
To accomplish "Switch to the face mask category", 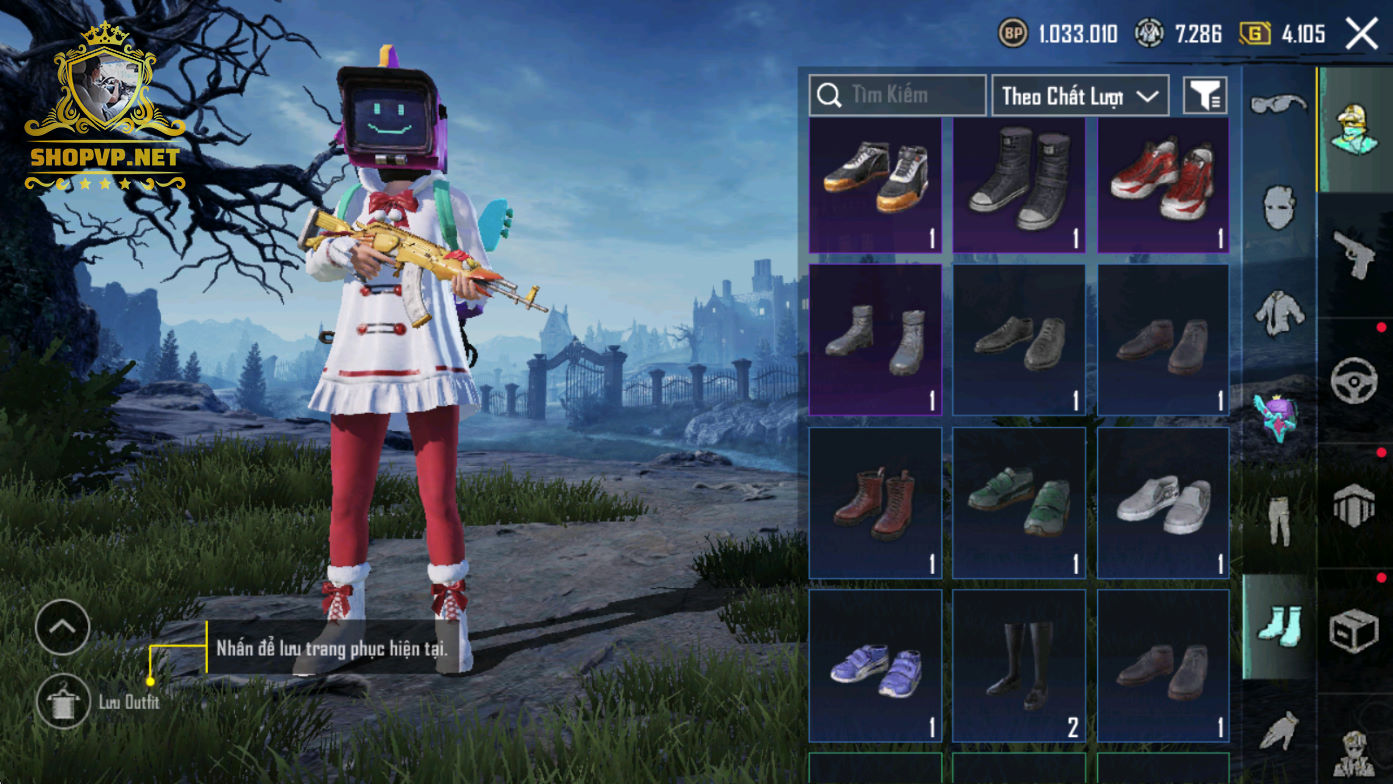I will pos(1279,208).
